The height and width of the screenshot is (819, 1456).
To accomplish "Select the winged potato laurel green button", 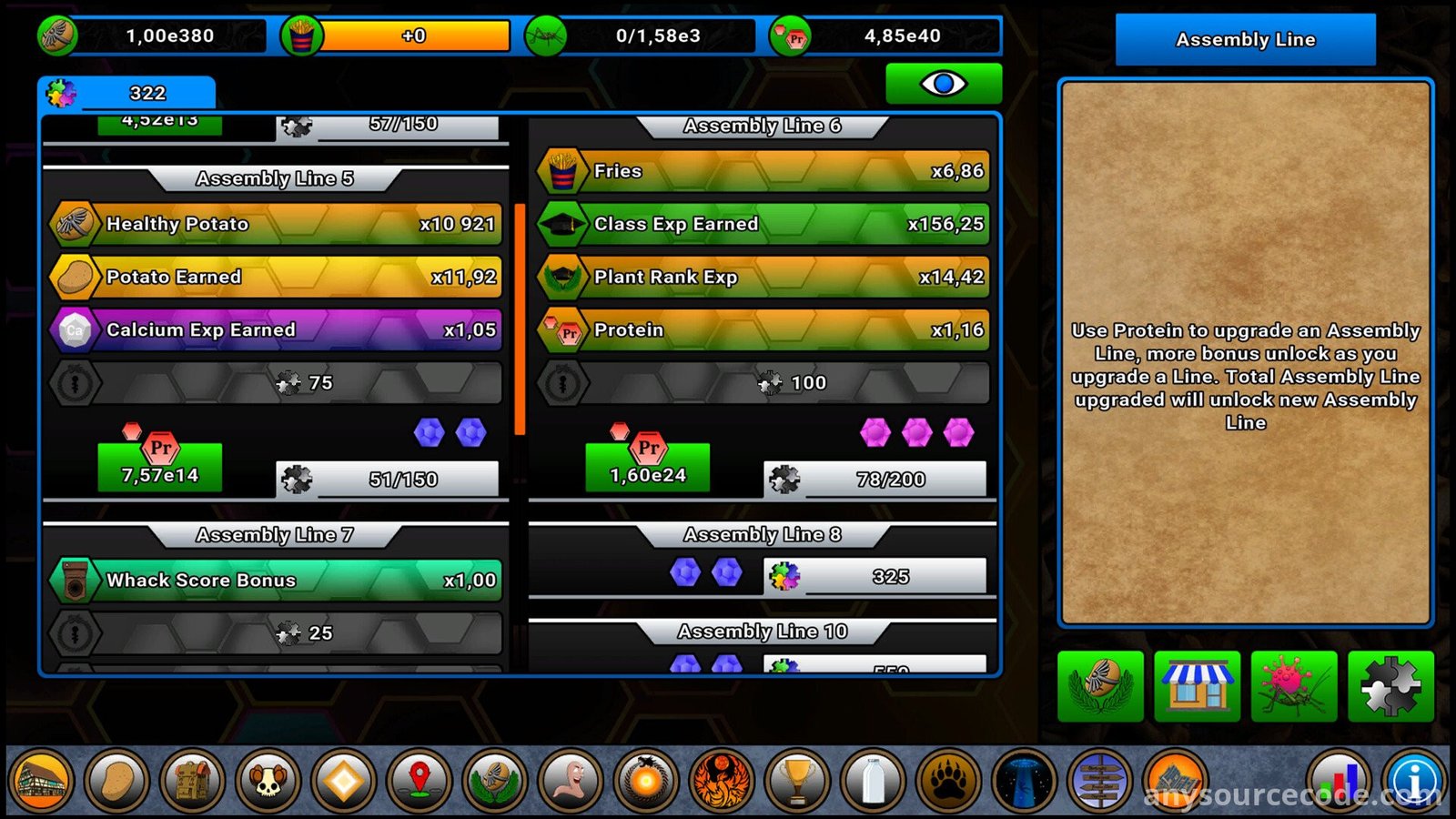I will pos(1100,687).
